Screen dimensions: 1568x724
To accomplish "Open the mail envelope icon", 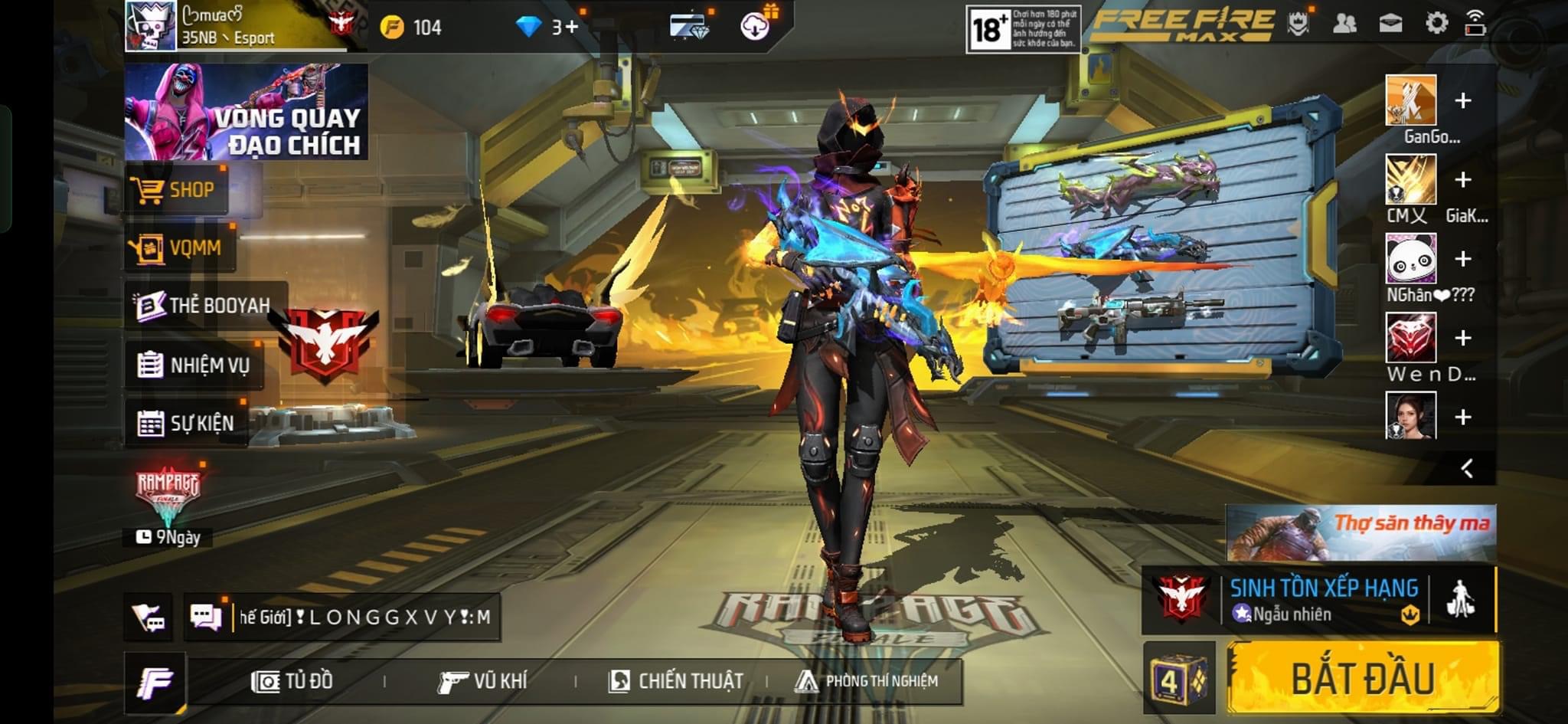I will coord(1390,24).
